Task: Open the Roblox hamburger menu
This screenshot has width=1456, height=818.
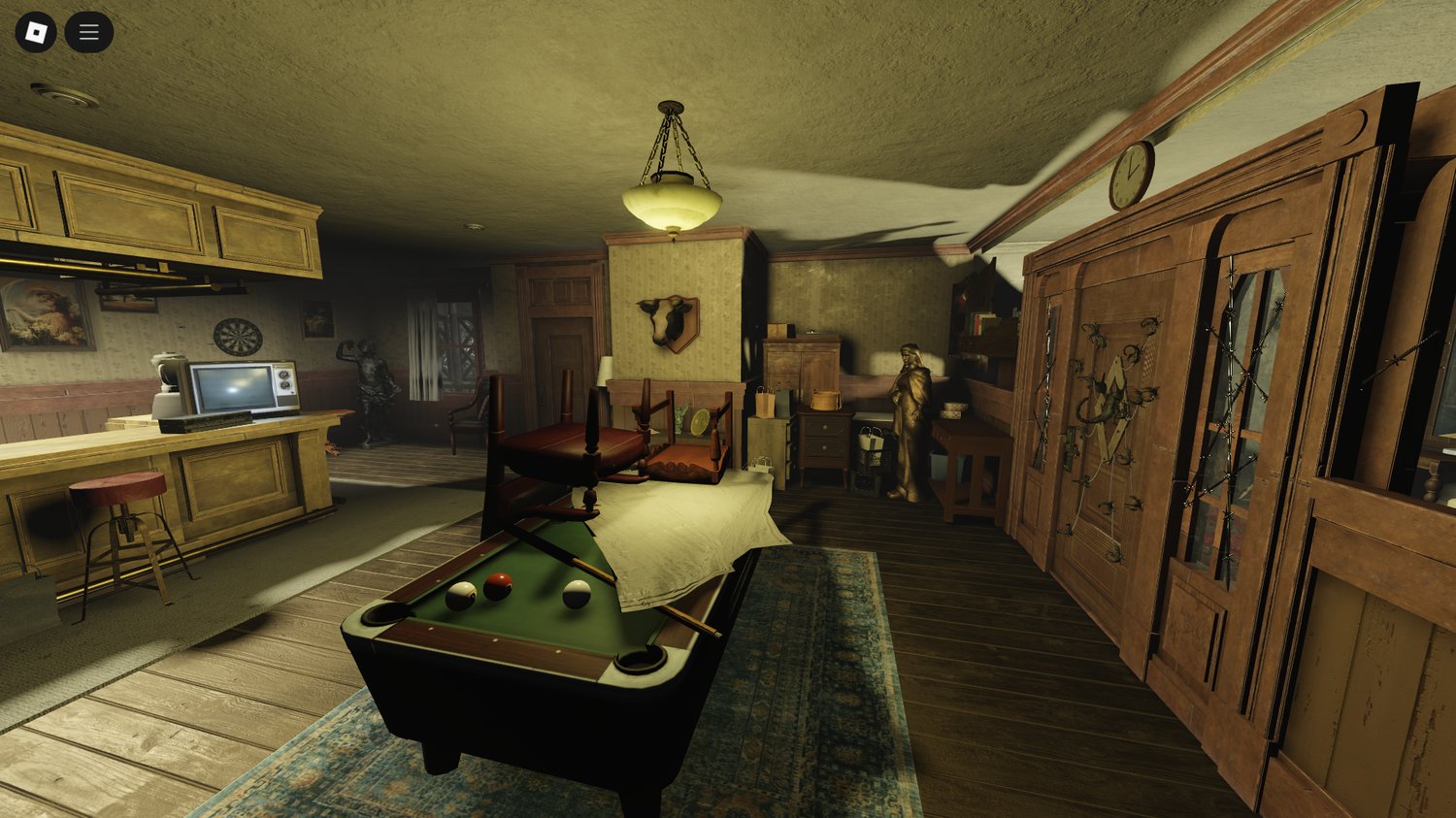Action: (x=87, y=30)
